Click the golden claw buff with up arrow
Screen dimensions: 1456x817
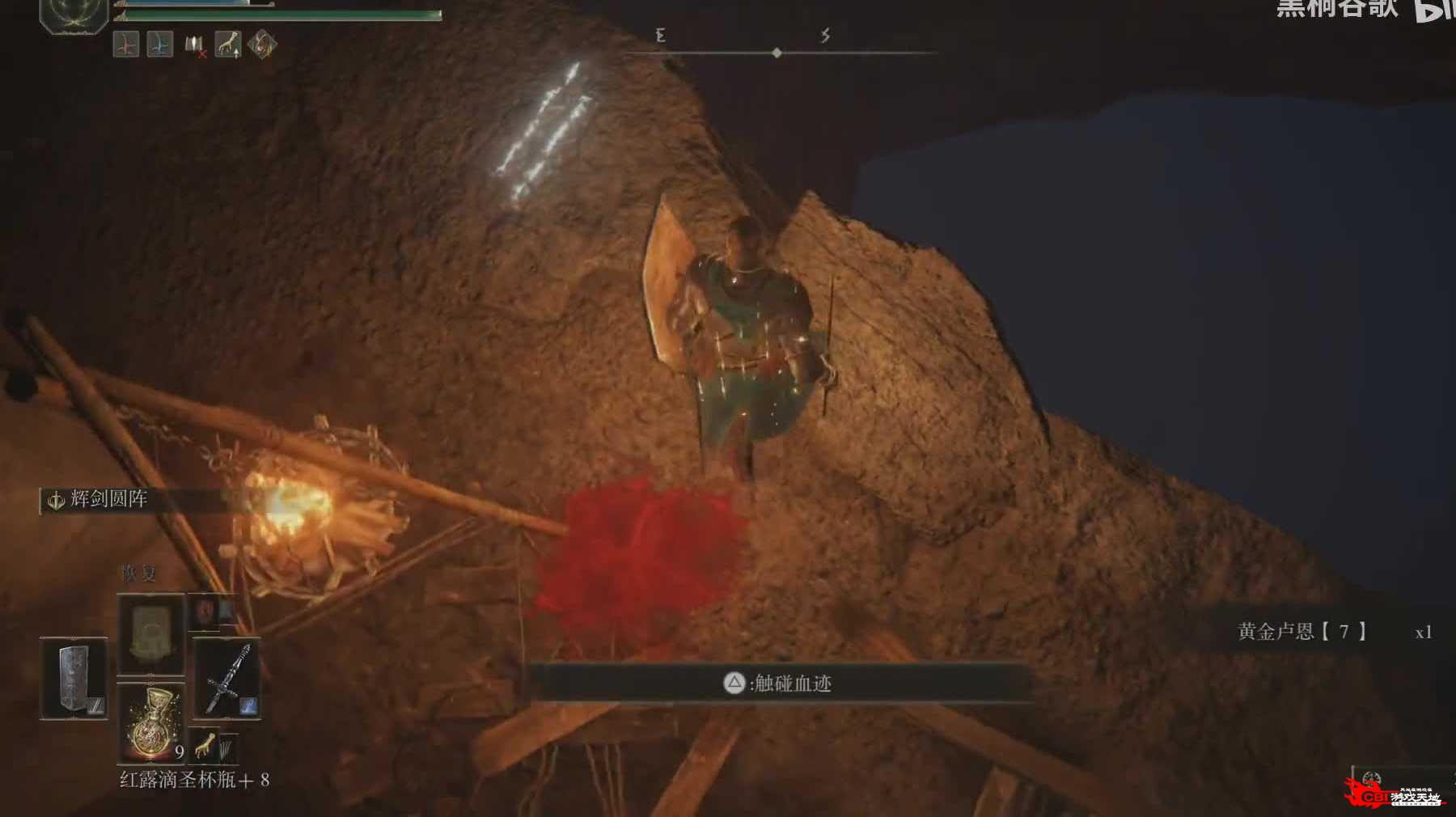(228, 44)
